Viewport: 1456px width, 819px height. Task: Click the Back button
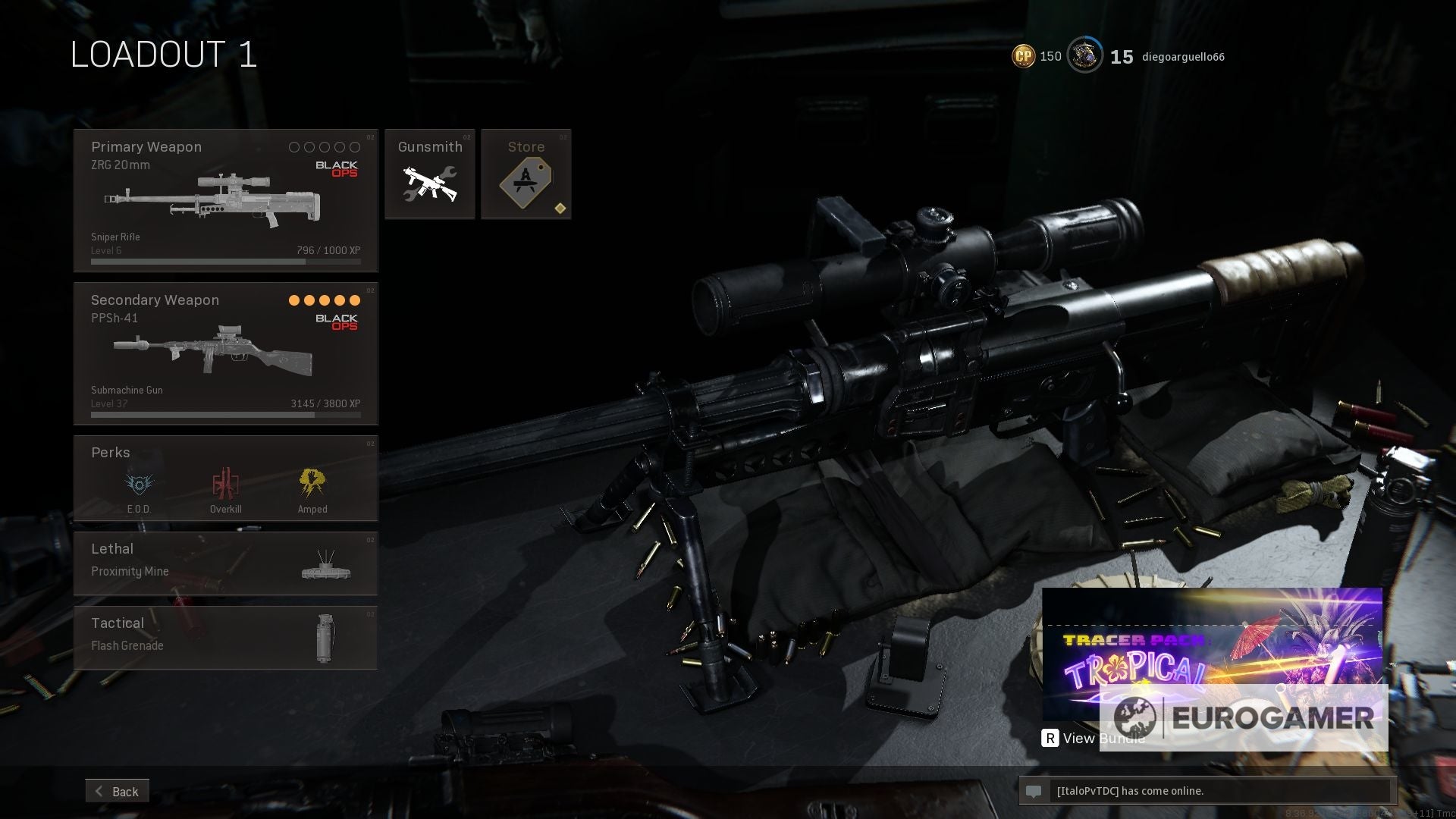(118, 791)
